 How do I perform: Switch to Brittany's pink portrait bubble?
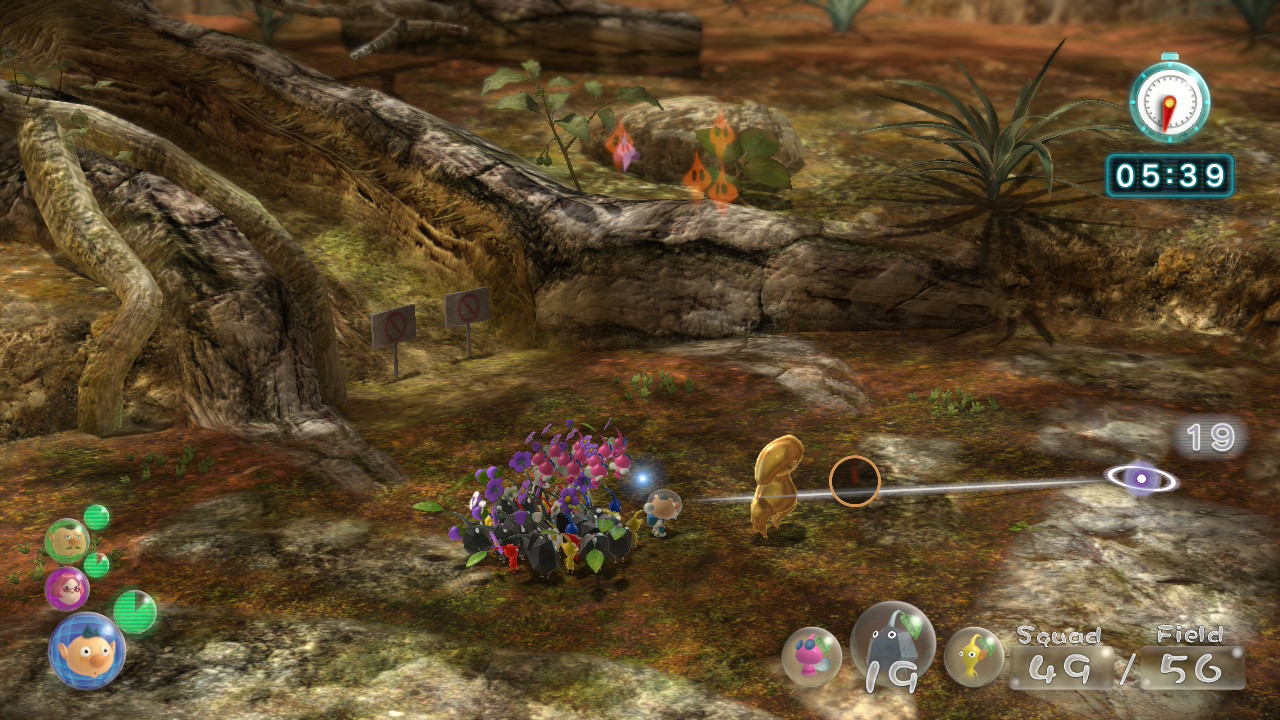tap(67, 588)
